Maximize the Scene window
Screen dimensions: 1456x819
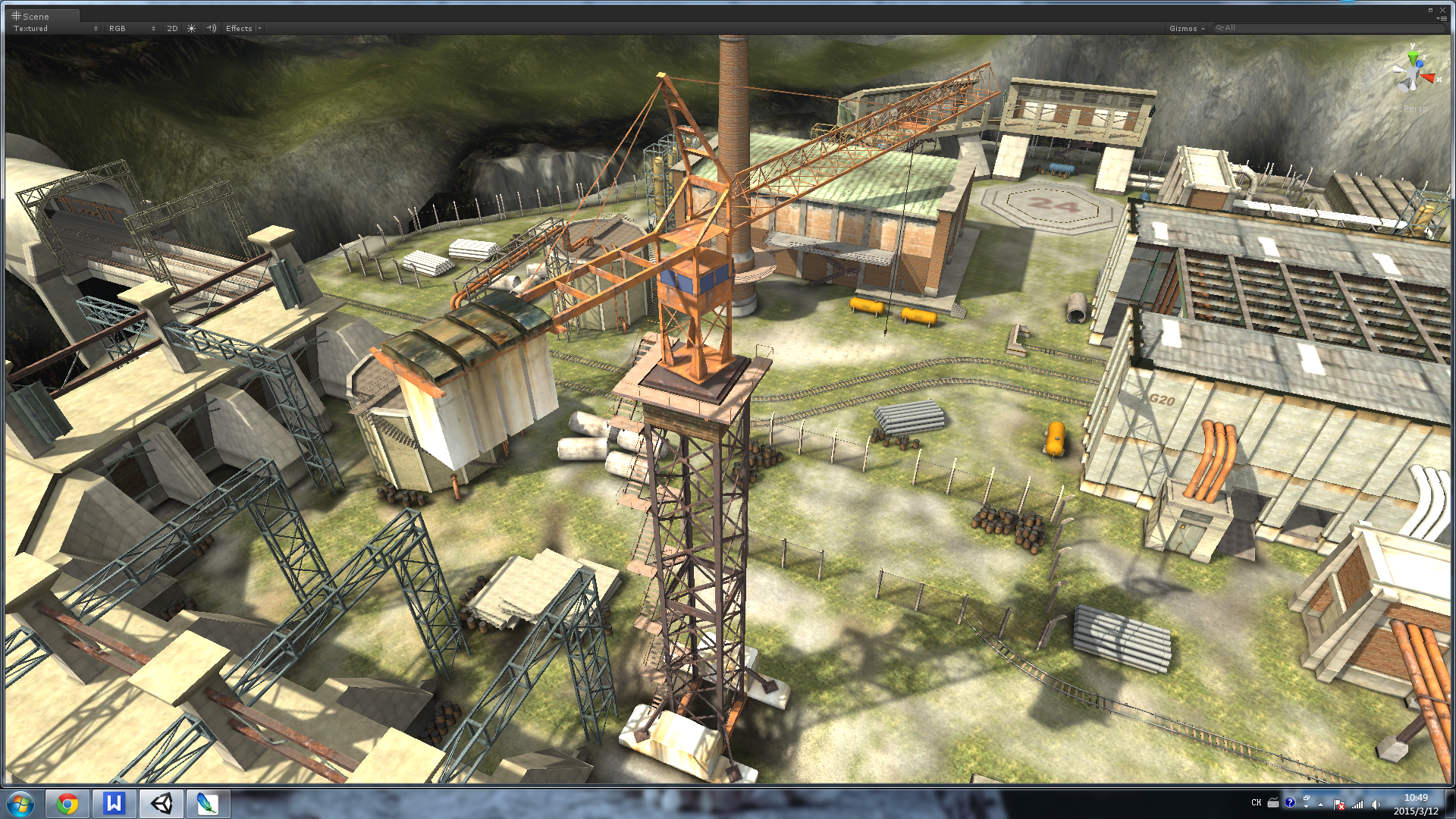click(1430, 10)
